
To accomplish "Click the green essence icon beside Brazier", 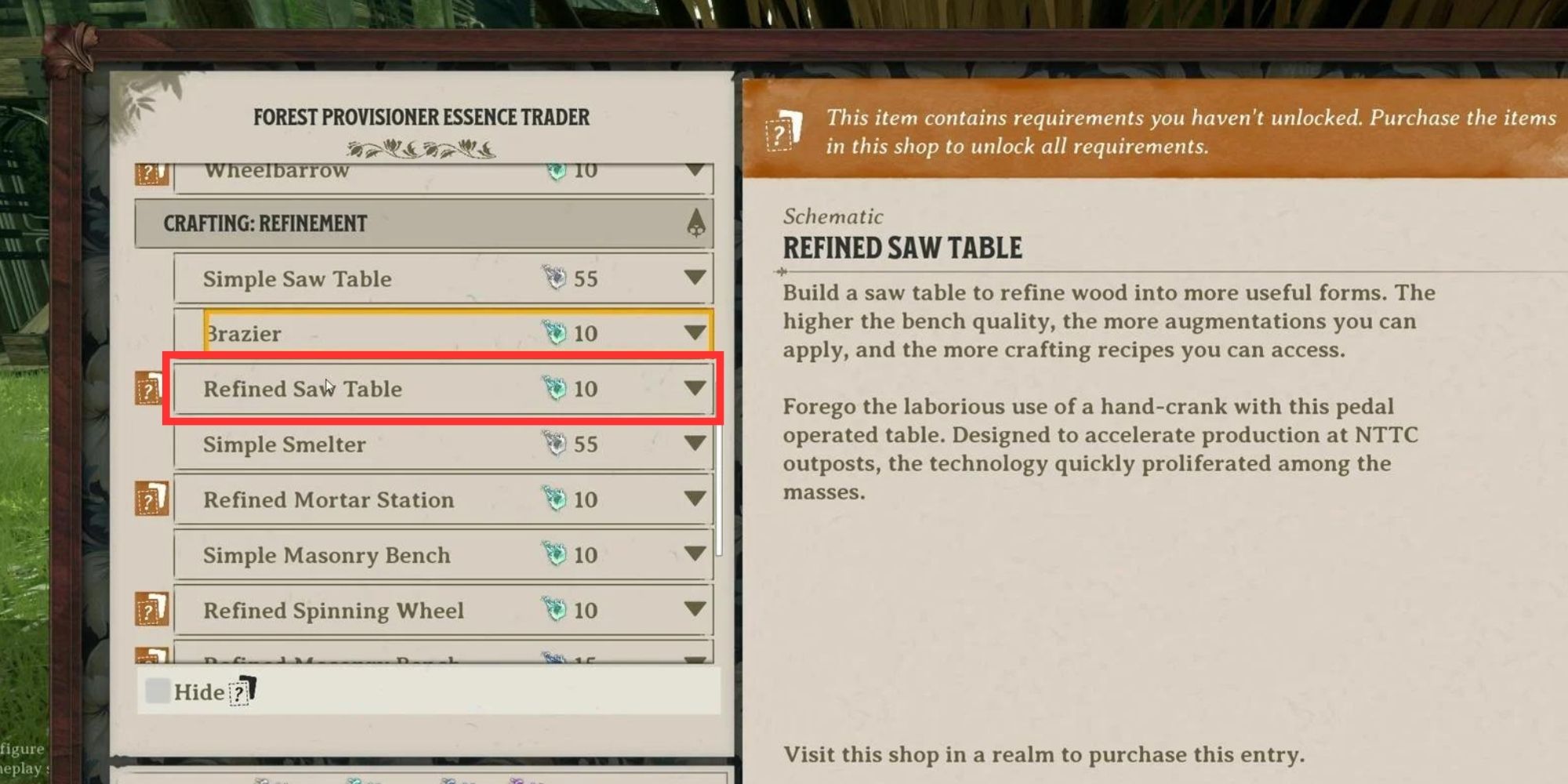I will pos(554,332).
